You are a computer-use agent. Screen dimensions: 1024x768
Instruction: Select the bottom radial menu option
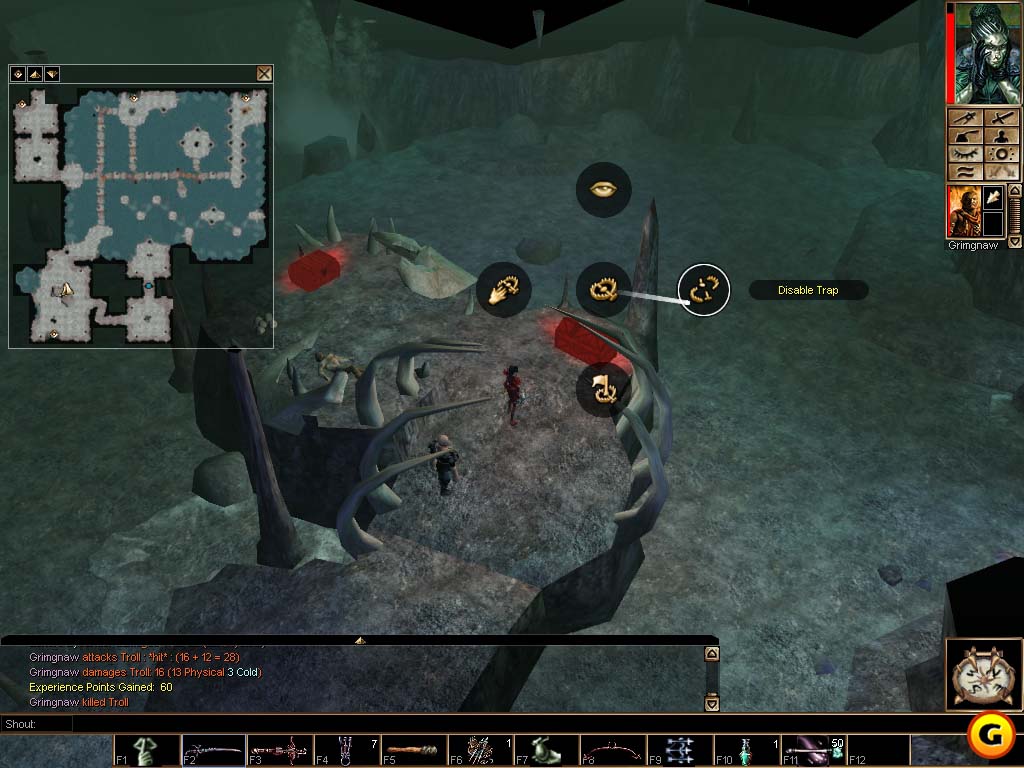coord(604,390)
